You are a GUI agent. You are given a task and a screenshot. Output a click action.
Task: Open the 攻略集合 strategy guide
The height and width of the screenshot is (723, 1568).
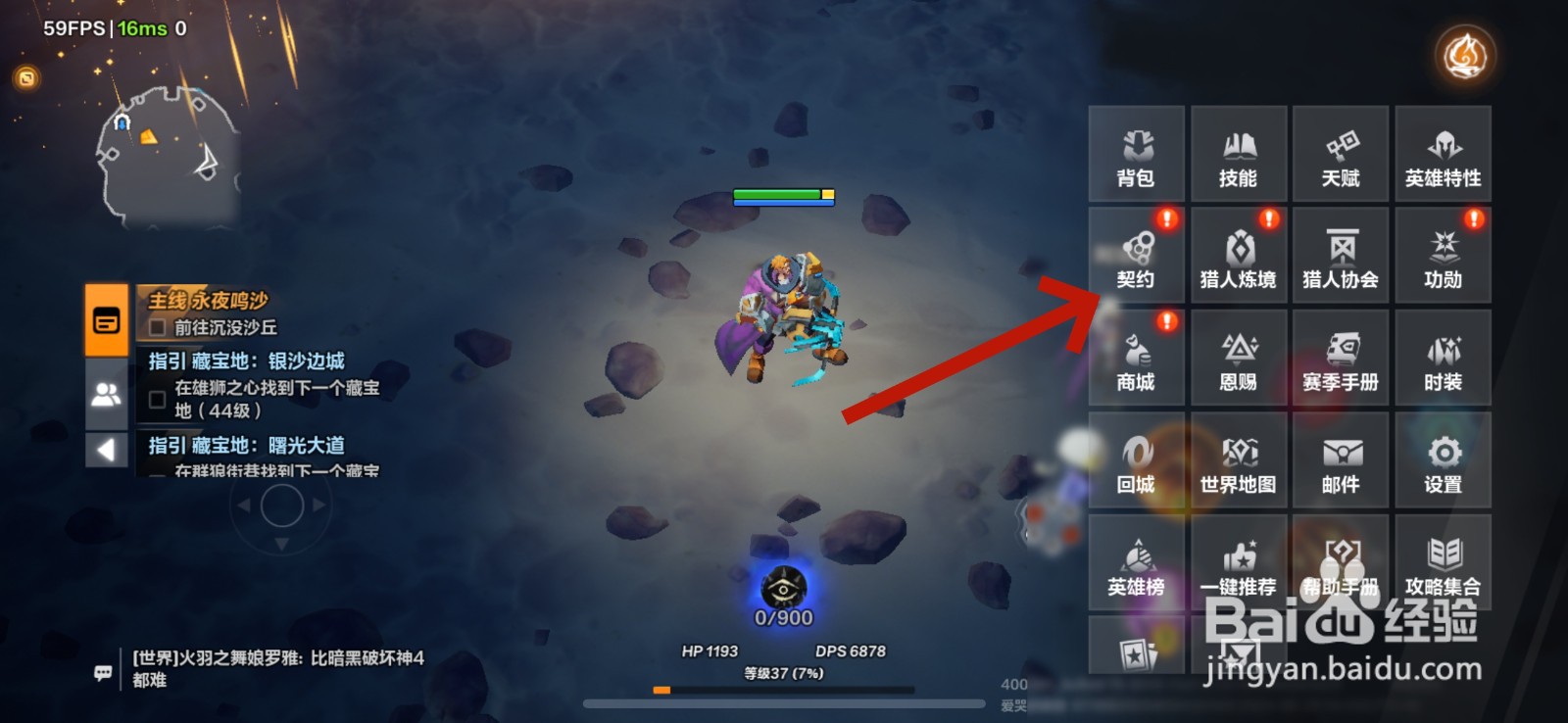1443,562
